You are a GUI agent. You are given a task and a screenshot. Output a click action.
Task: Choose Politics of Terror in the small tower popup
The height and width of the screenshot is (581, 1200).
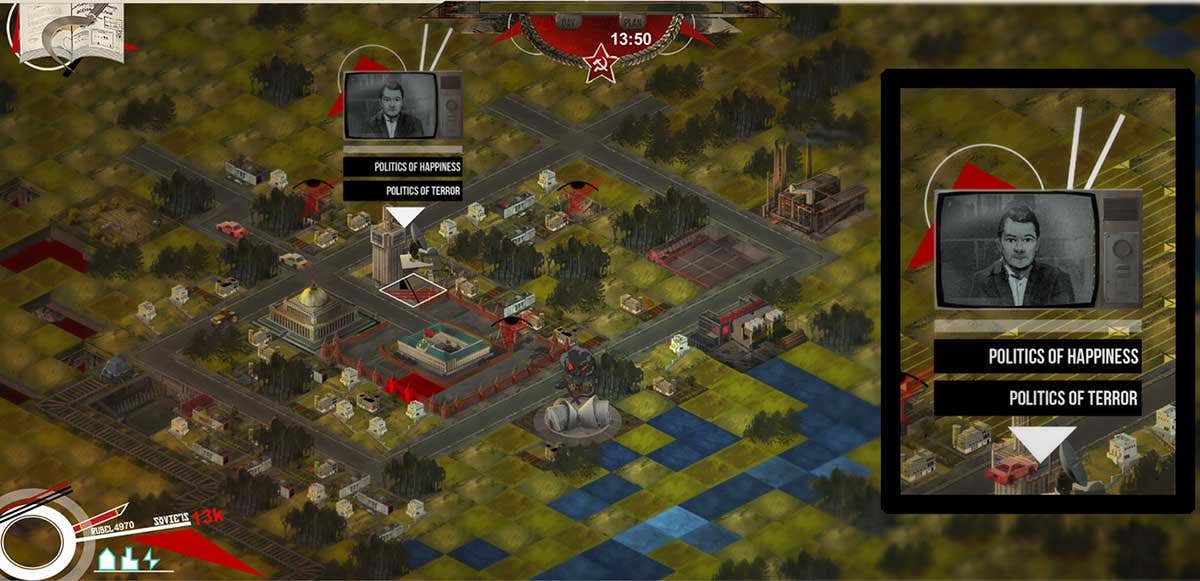coord(403,190)
